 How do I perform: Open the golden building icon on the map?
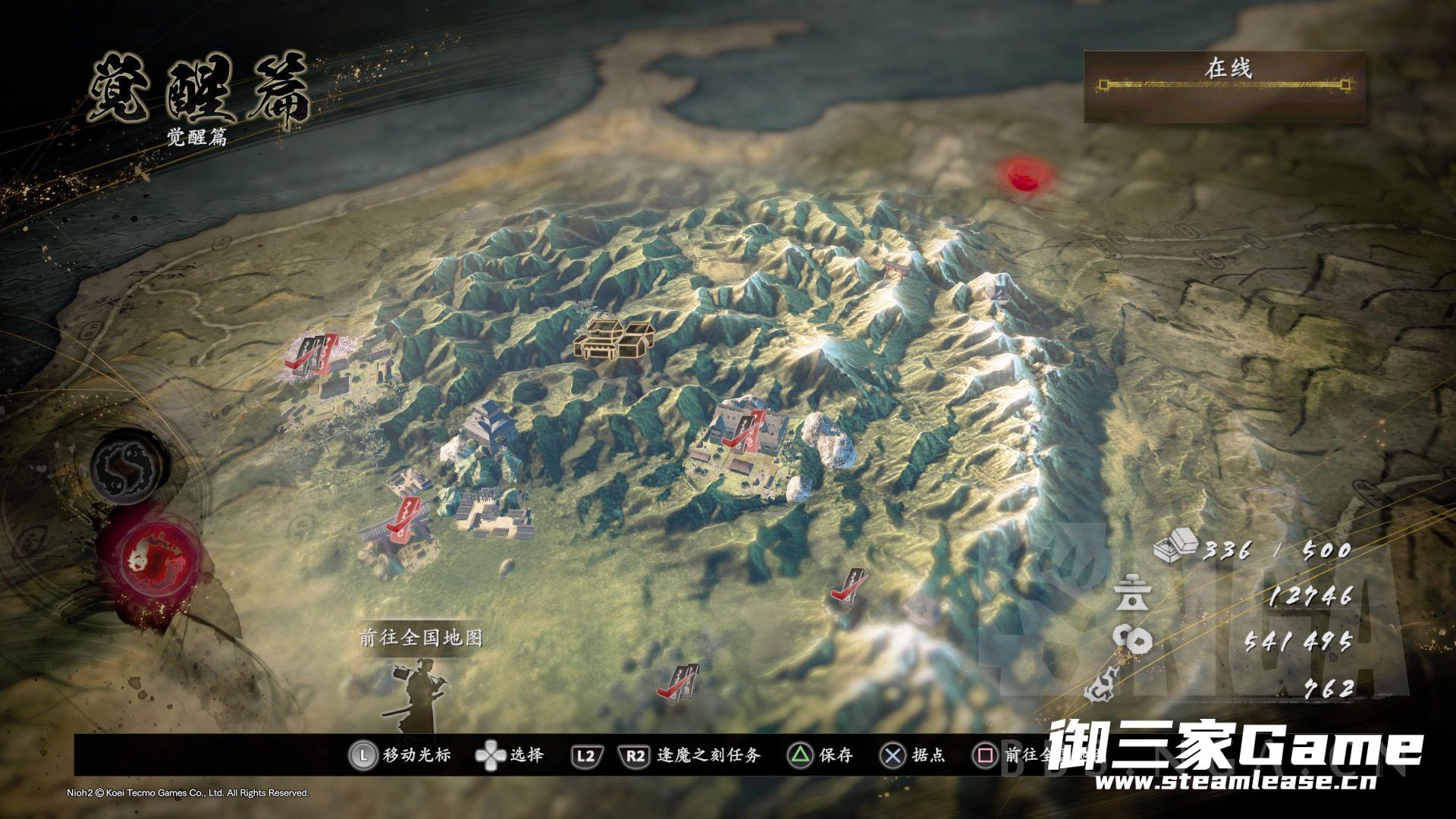tap(614, 340)
